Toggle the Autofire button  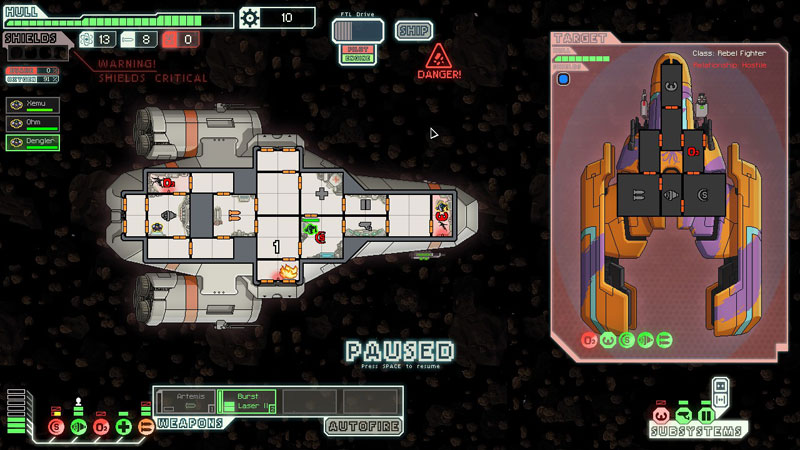pyautogui.click(x=364, y=426)
